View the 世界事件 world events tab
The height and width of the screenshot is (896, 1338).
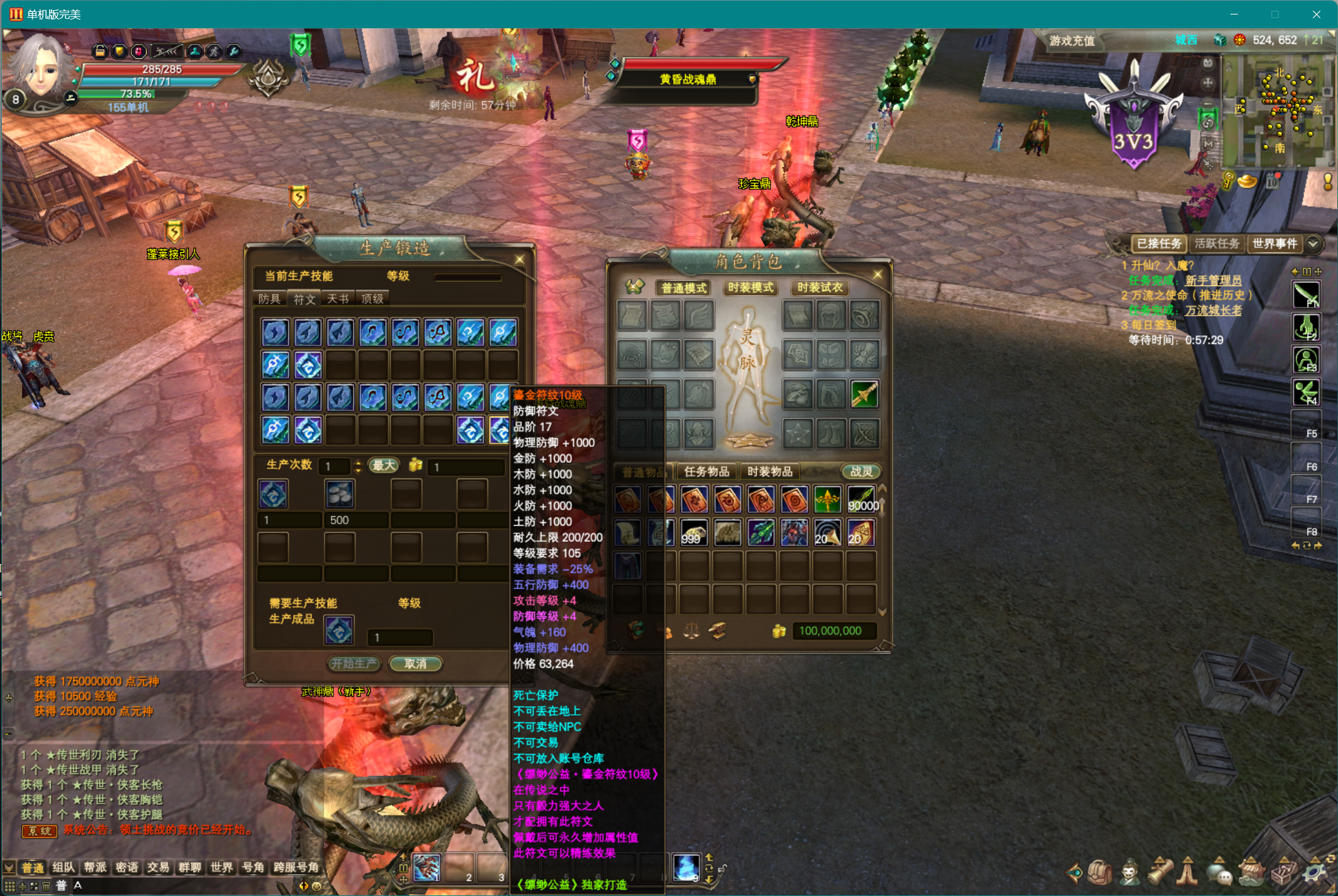(x=1274, y=243)
